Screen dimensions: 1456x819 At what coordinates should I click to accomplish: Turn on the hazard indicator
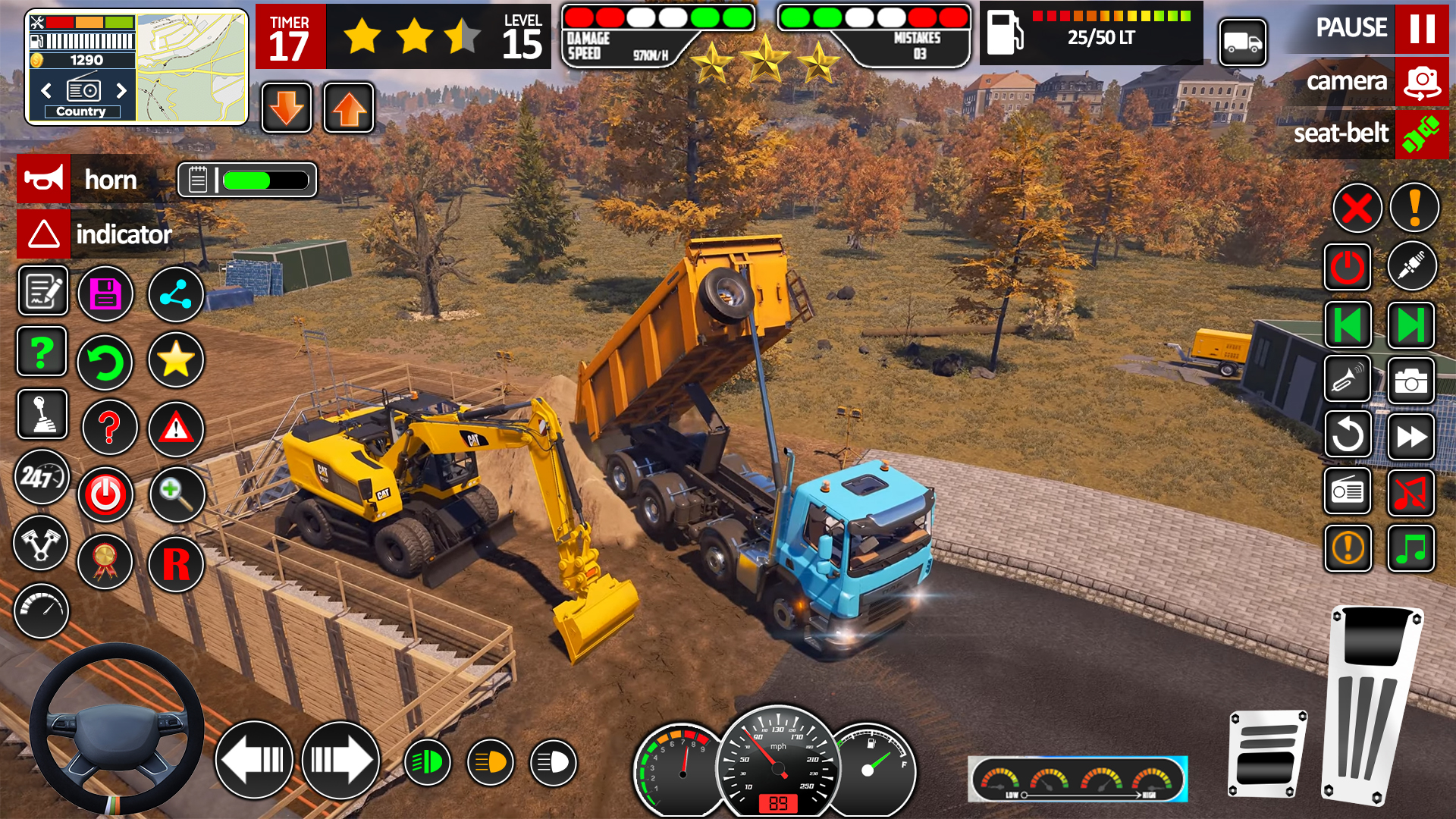tap(44, 234)
